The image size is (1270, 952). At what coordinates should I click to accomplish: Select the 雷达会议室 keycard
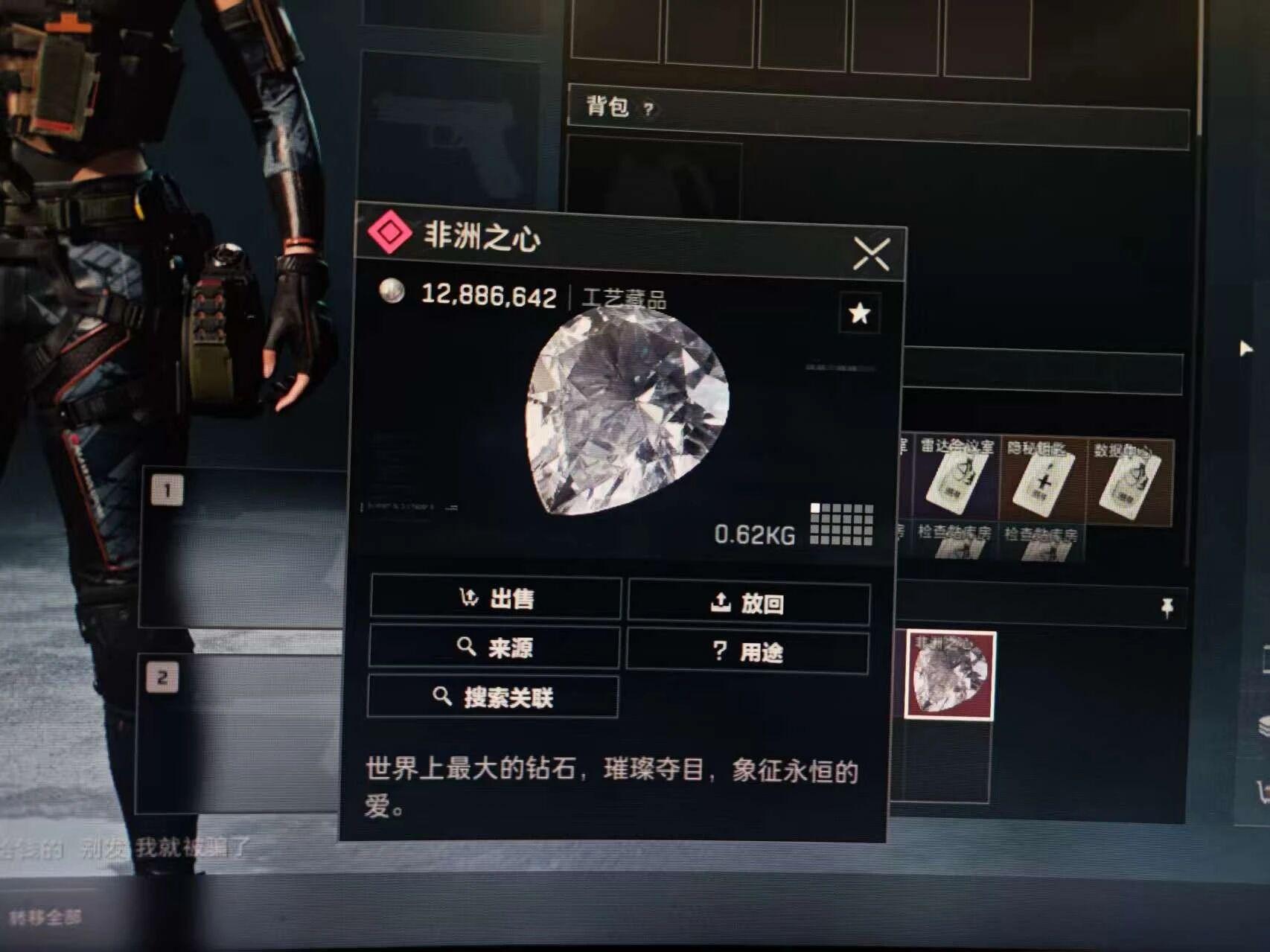point(957,479)
